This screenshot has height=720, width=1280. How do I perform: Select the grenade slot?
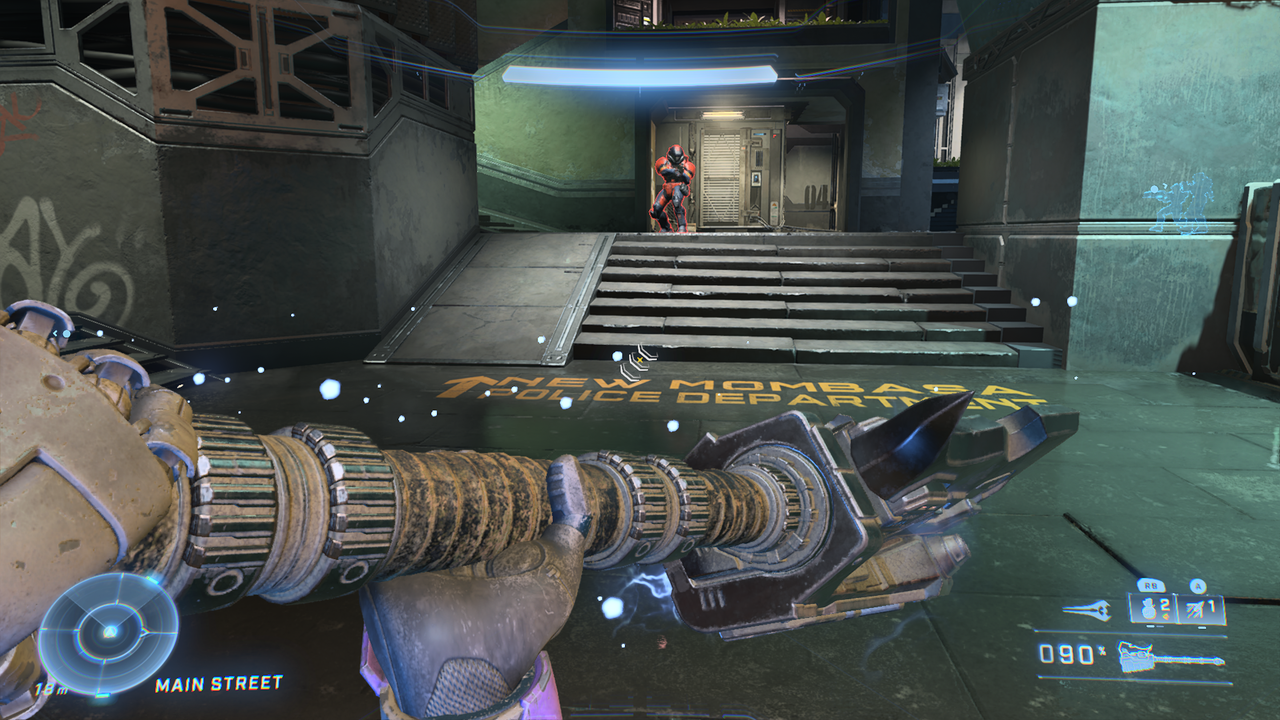pos(1151,609)
